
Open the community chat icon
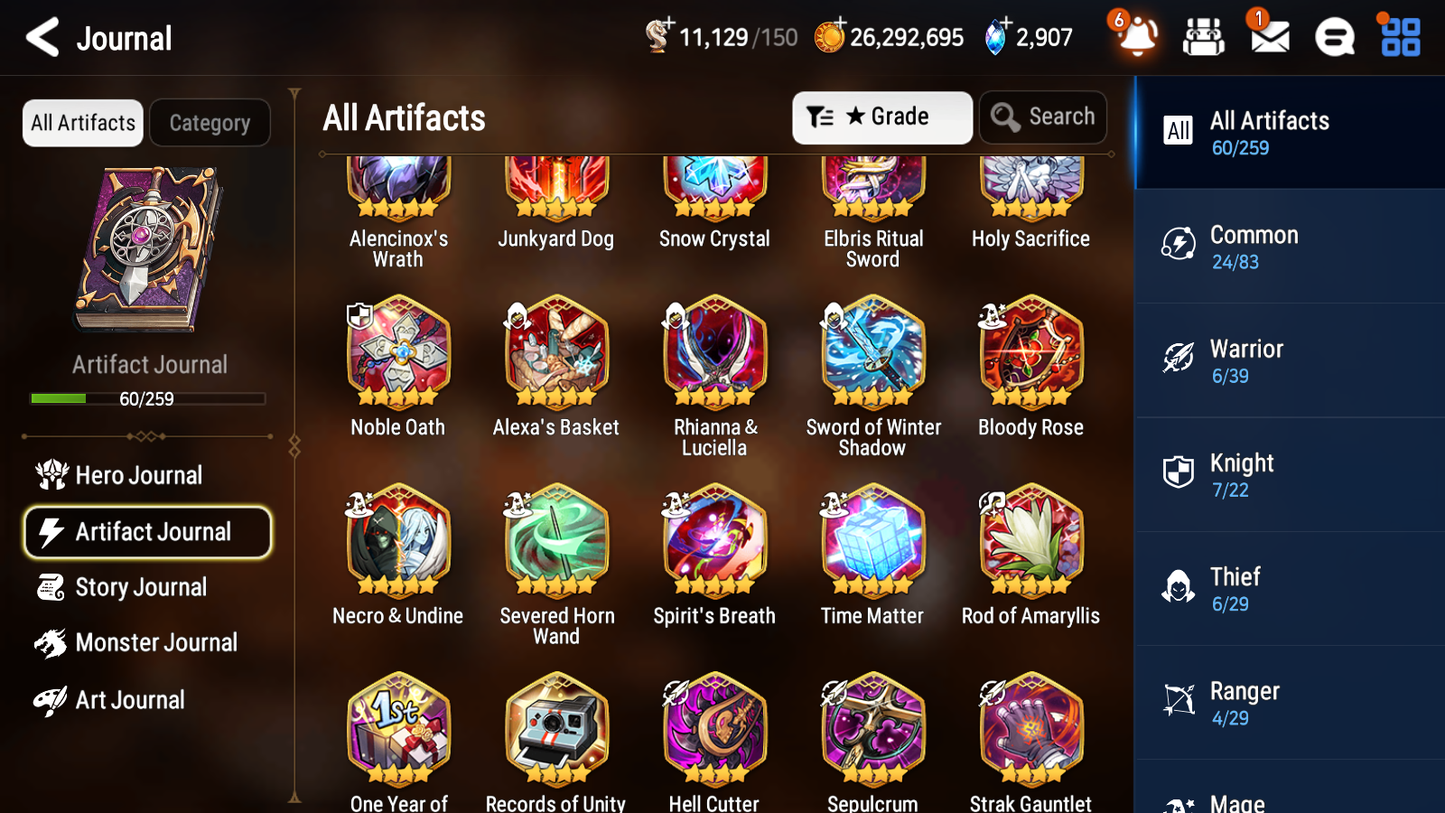coord(1333,37)
